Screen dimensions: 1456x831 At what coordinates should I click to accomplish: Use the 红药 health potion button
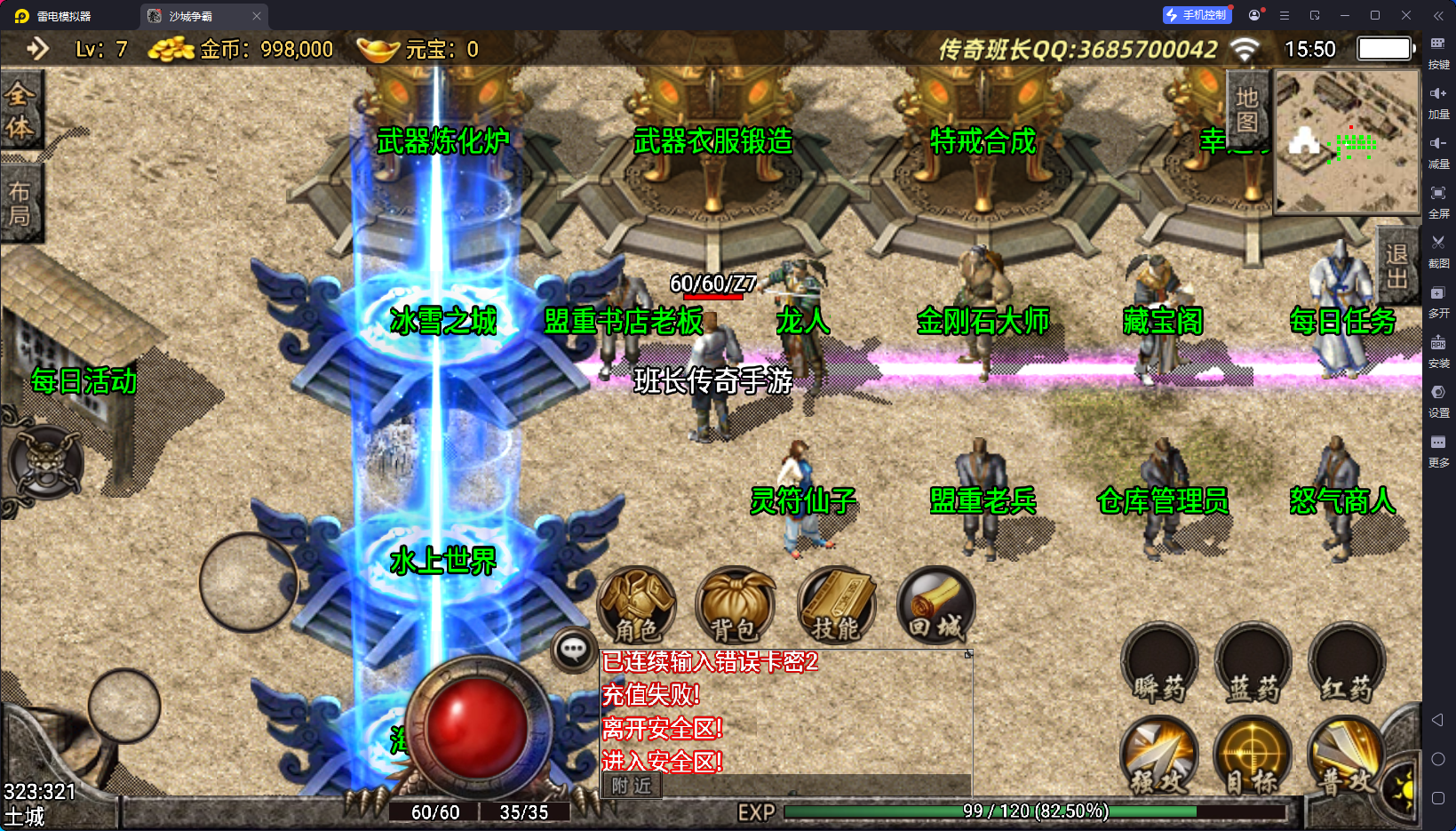[x=1346, y=665]
